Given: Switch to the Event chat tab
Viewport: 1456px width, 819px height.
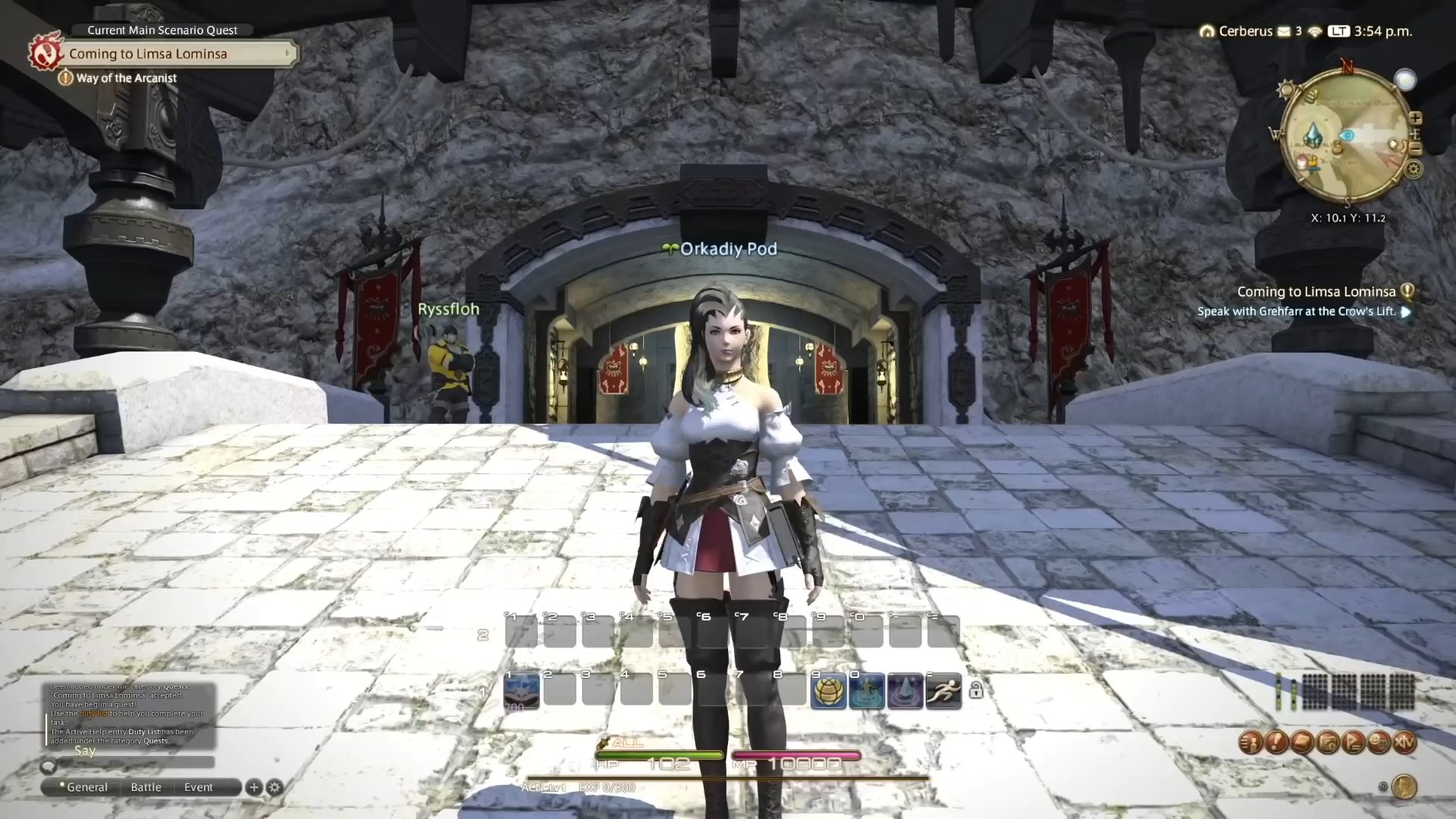Looking at the screenshot, I should (199, 787).
